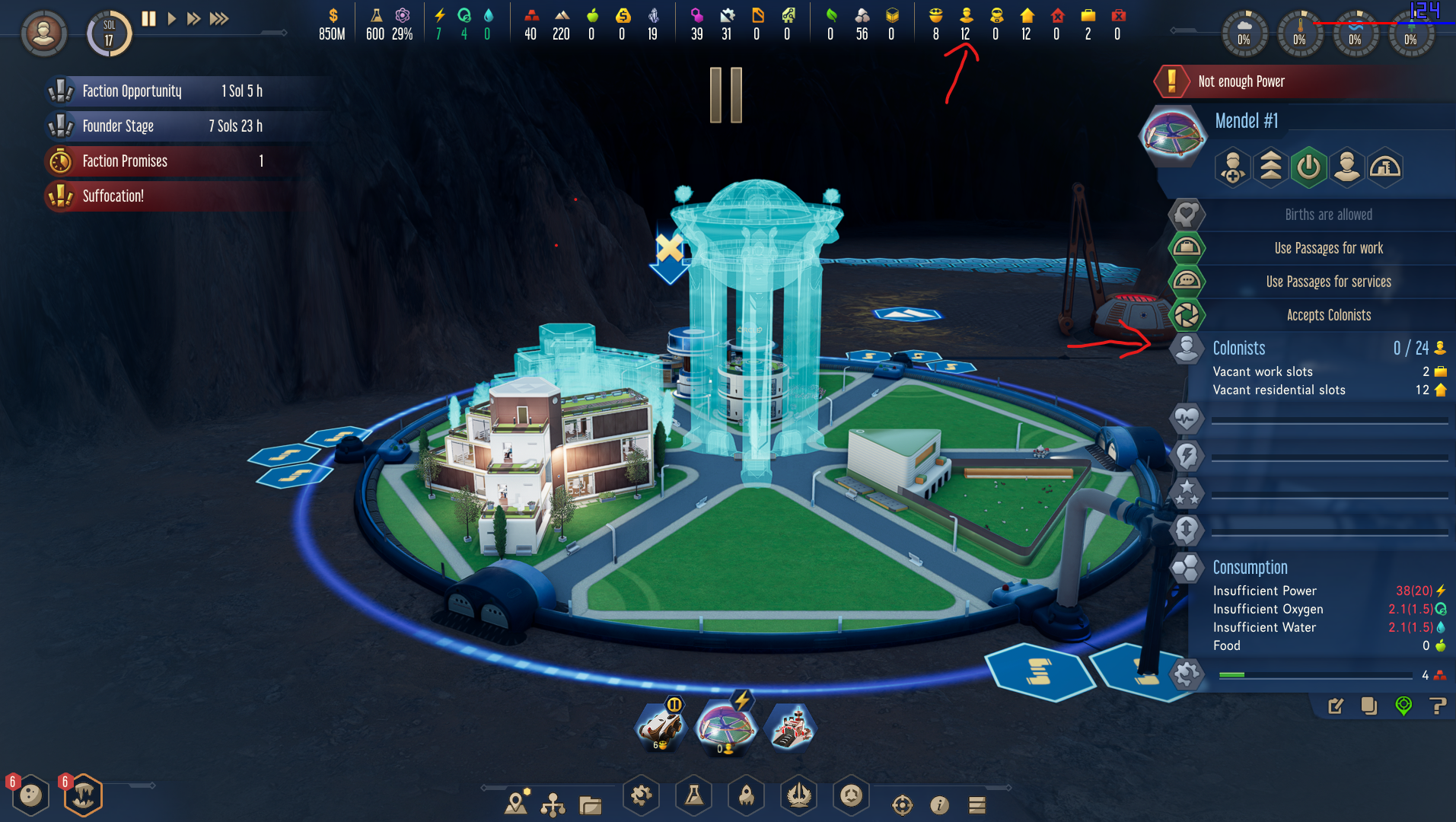Toggle Births are allowed for Mendel #1
The height and width of the screenshot is (822, 1456).
click(1186, 215)
